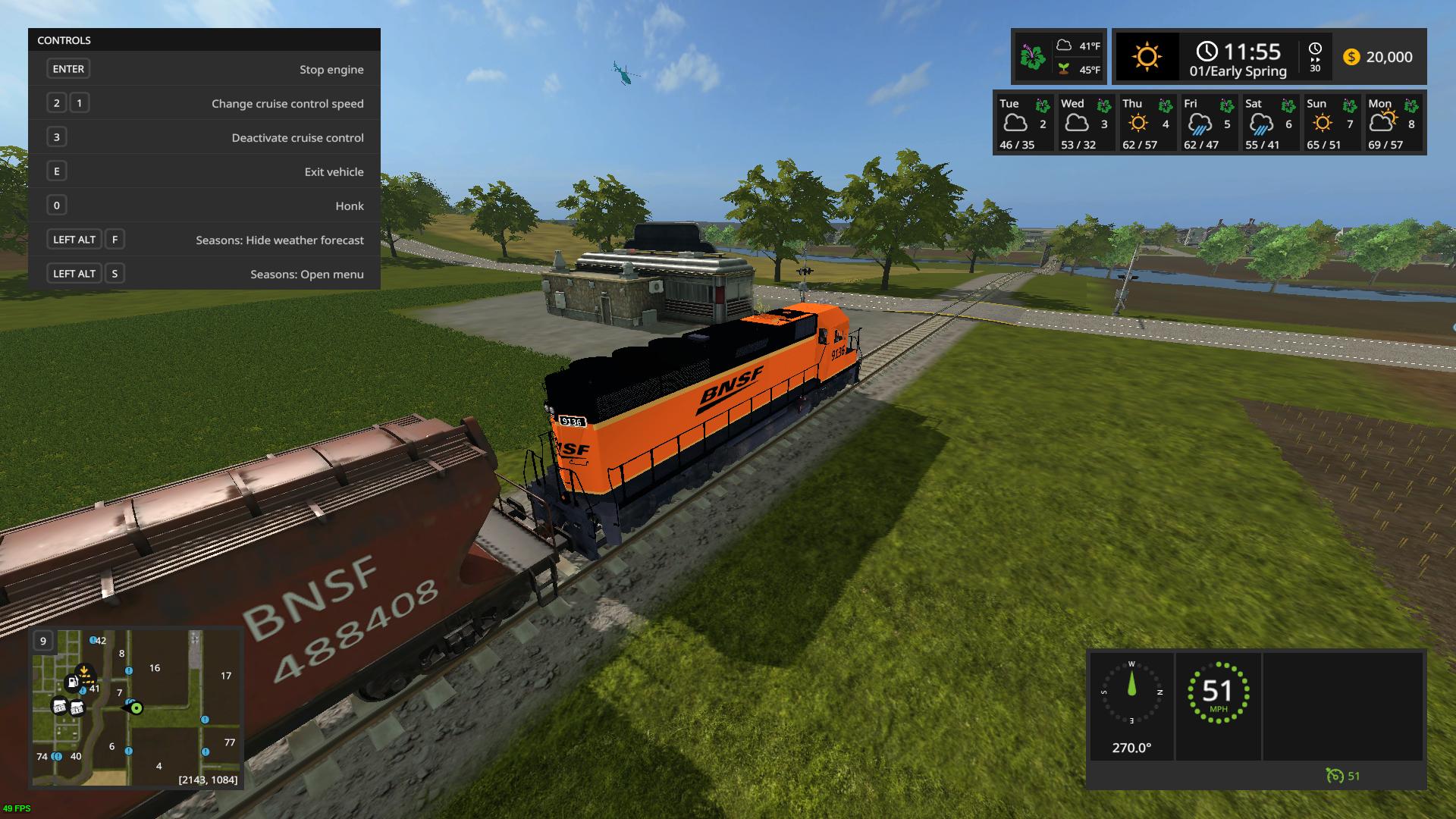Screen dimensions: 1456x819
Task: Click the spring season flower icon
Action: pyautogui.click(x=1032, y=57)
